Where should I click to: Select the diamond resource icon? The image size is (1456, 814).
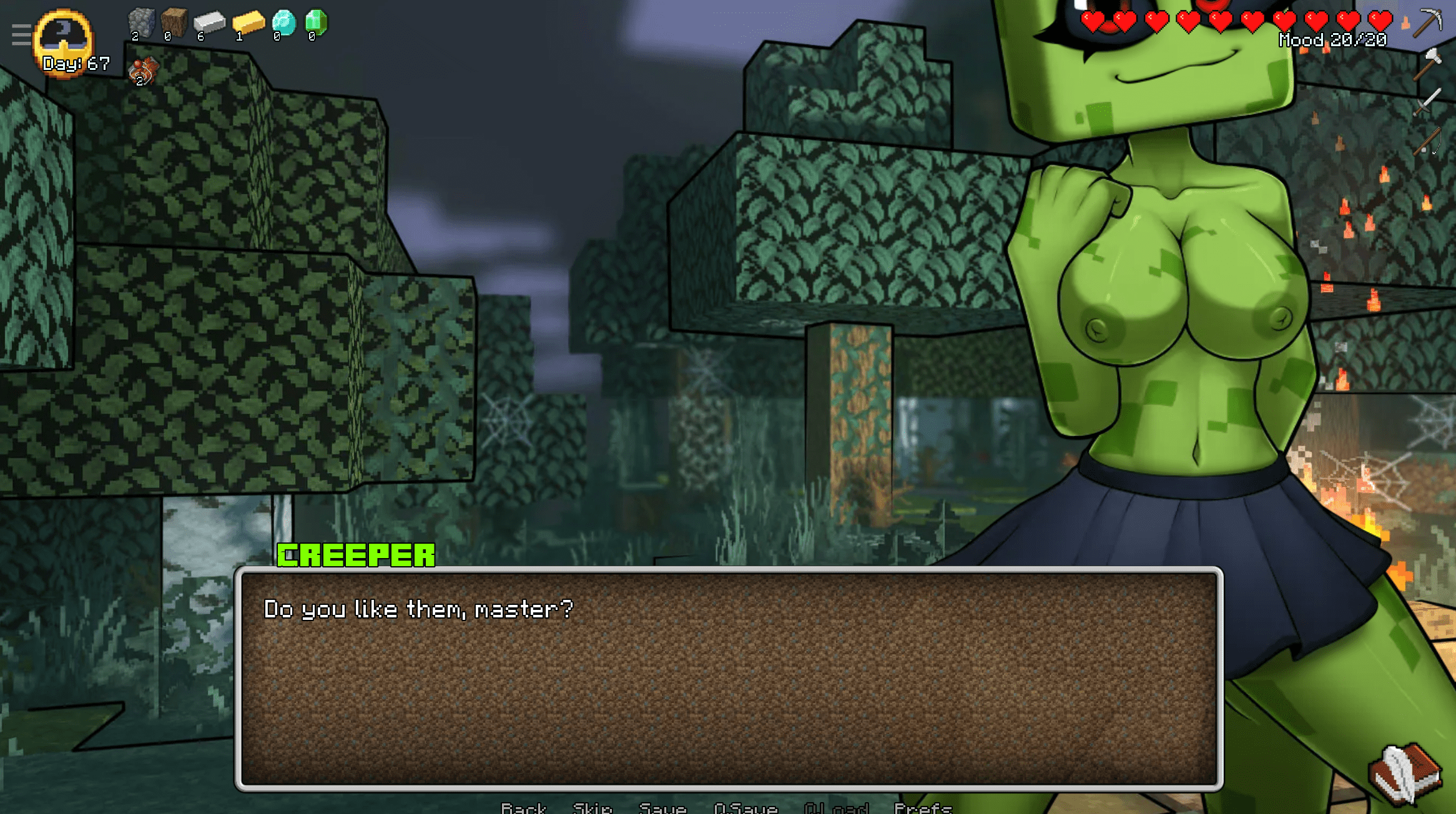pos(283,23)
